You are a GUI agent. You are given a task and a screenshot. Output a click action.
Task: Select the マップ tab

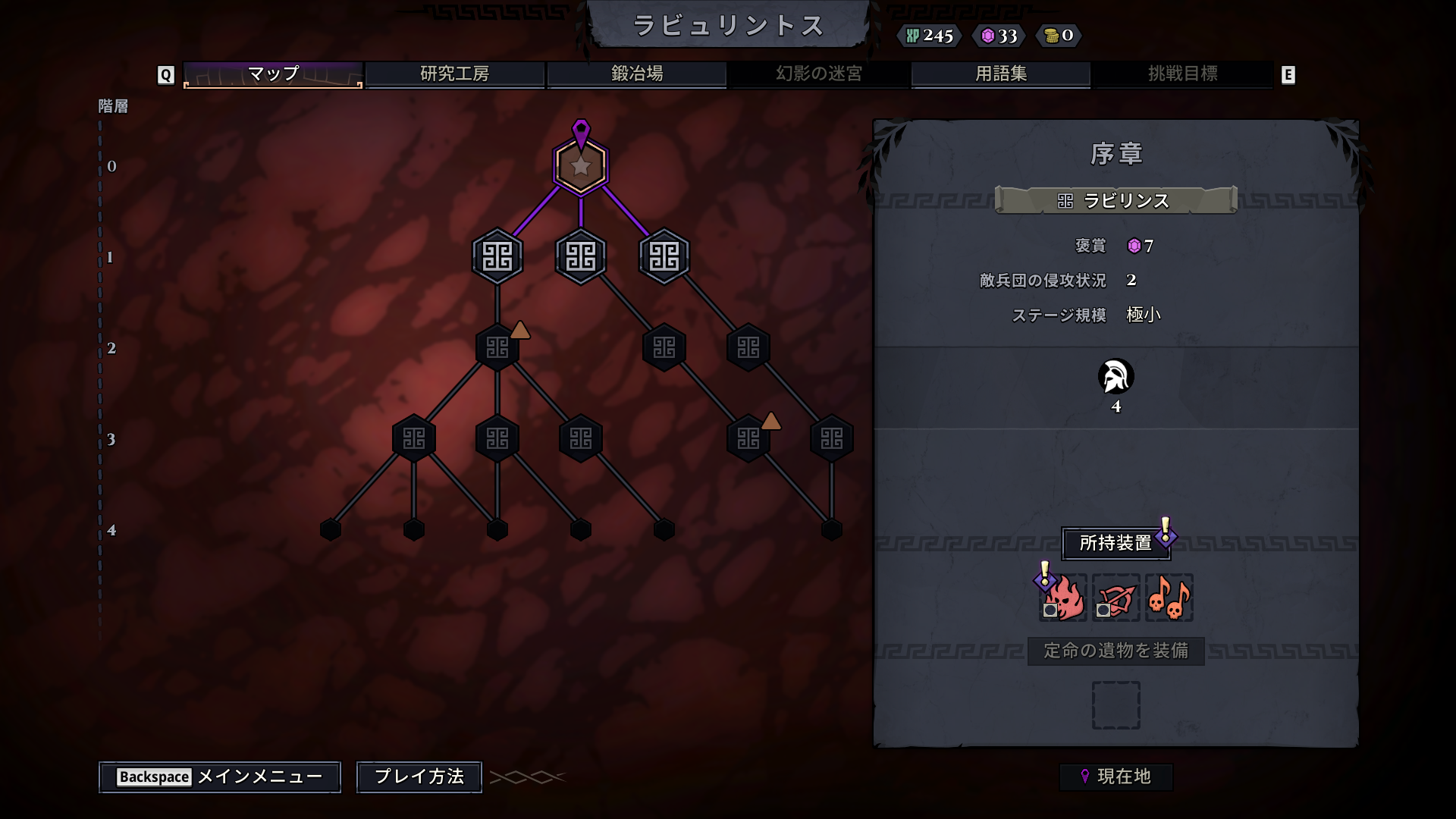tap(271, 74)
